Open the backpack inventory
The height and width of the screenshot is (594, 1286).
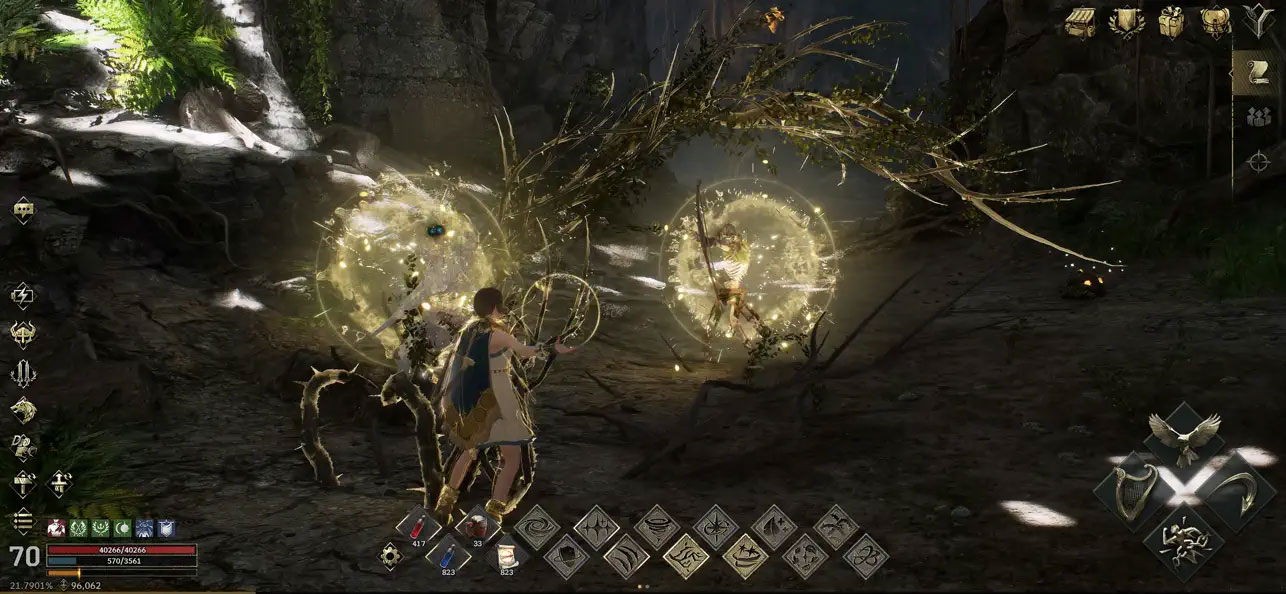[x=1216, y=21]
